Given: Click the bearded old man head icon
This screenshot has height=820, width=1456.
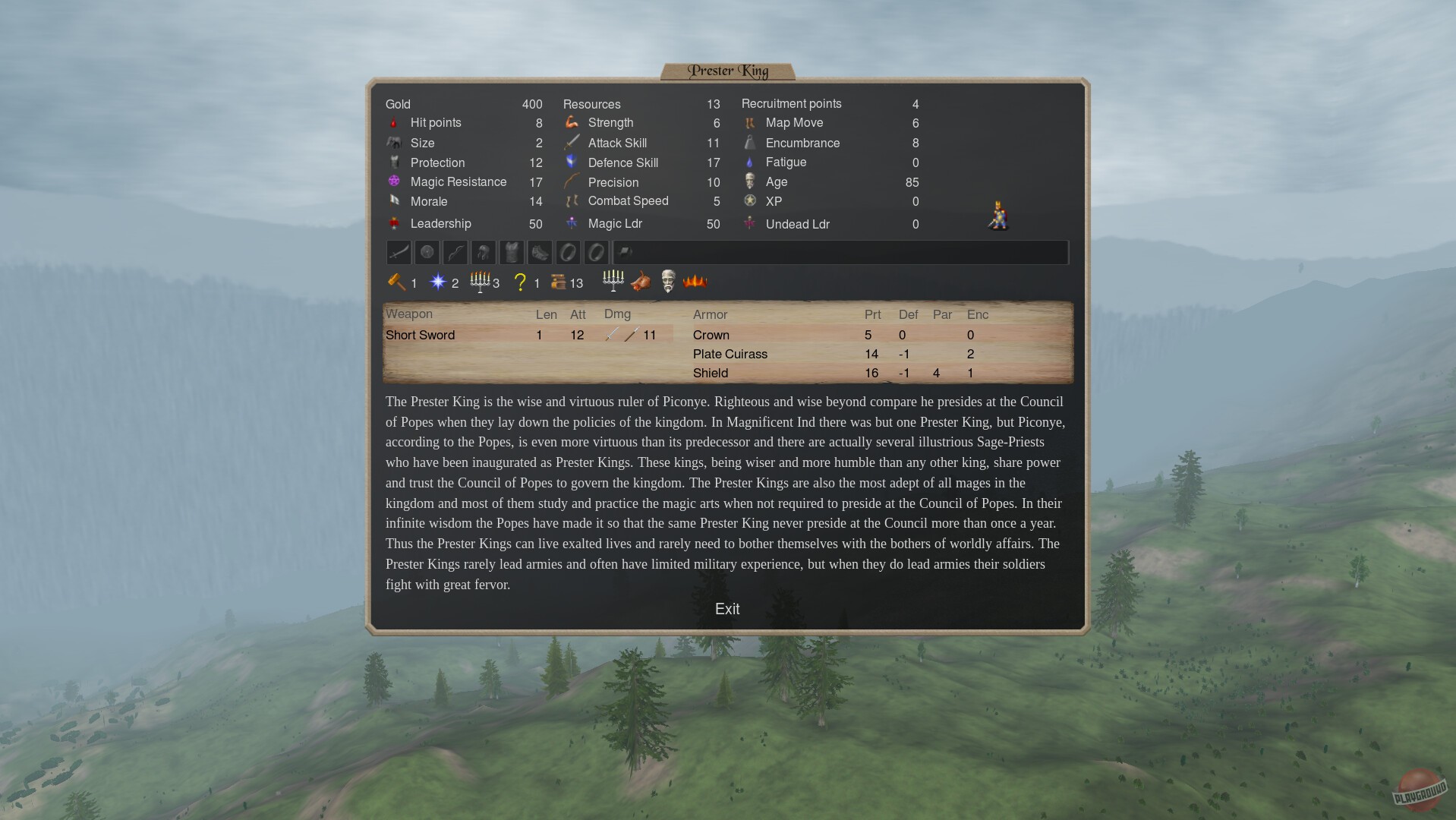Looking at the screenshot, I should [x=667, y=282].
